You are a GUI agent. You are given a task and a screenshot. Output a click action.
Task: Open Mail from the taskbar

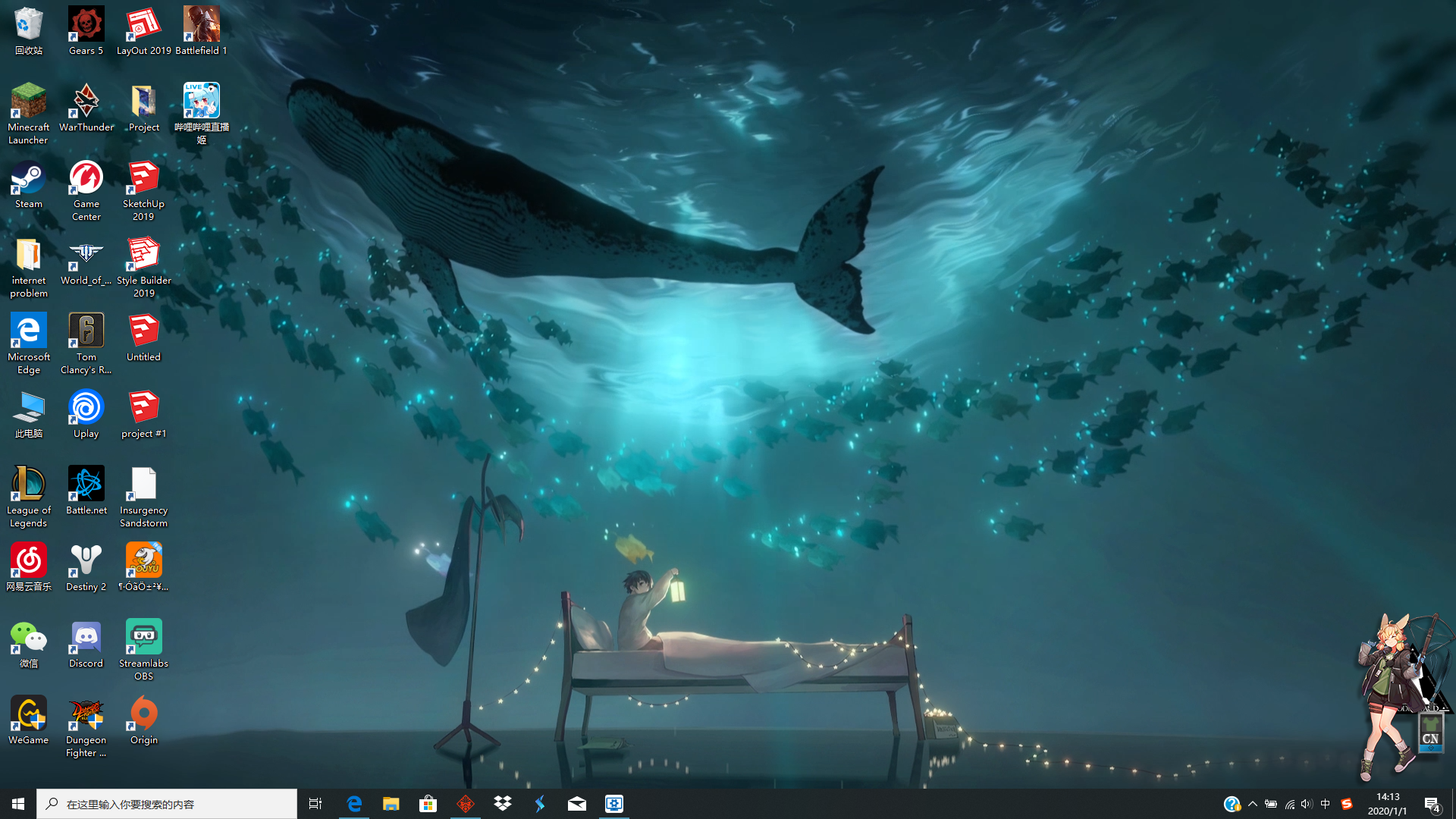(x=576, y=803)
